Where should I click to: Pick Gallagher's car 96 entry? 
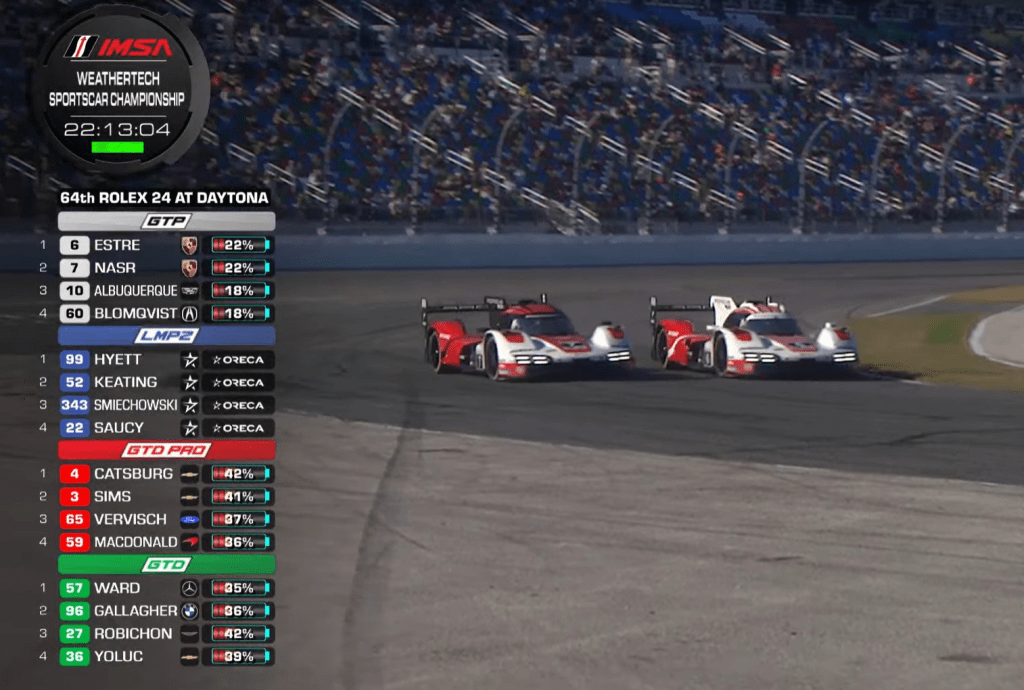135,611
